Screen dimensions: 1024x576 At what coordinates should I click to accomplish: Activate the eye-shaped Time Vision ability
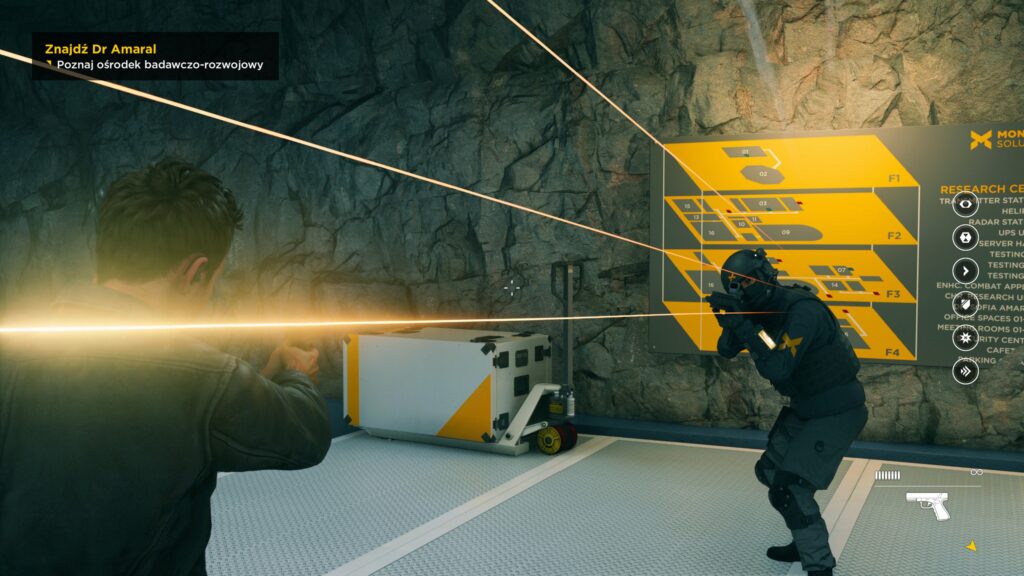(965, 204)
